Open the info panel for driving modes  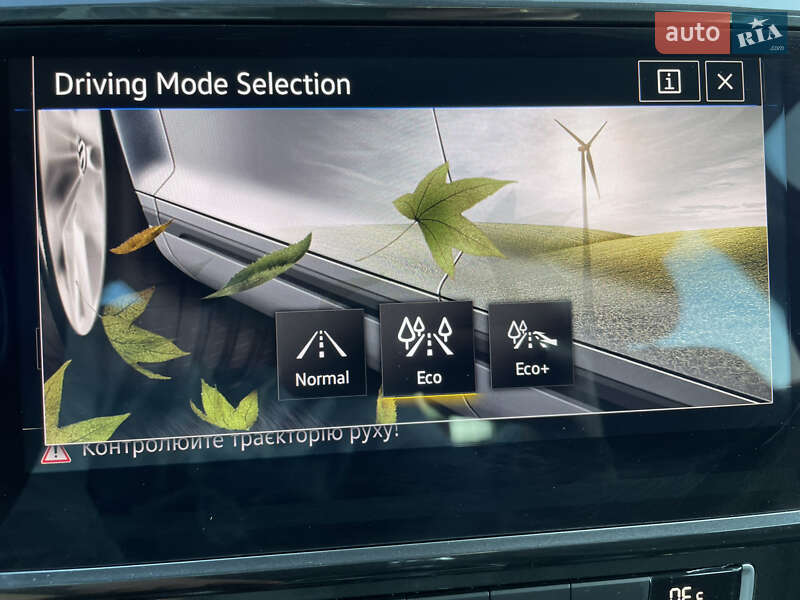tap(669, 82)
